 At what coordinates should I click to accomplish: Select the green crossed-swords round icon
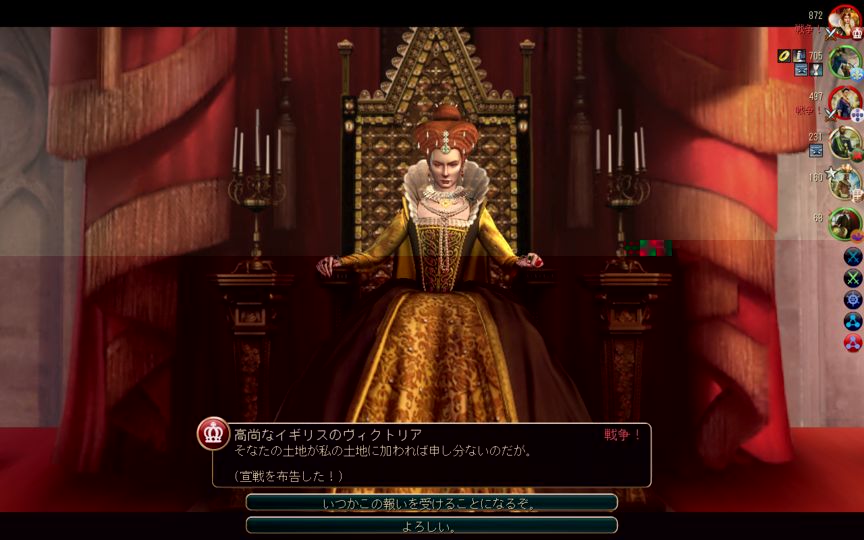853,278
